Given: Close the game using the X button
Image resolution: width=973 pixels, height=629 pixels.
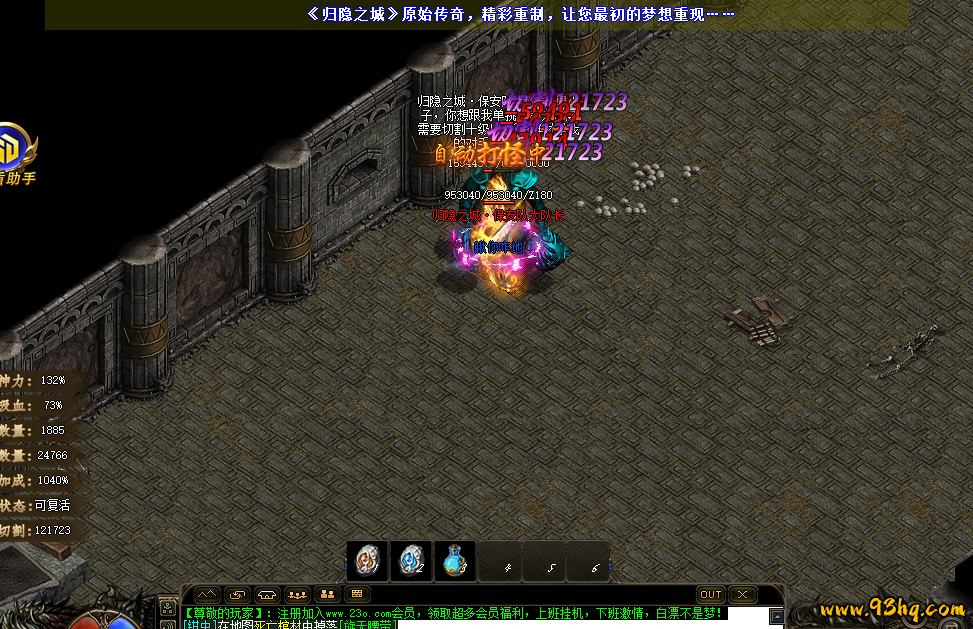Looking at the screenshot, I should click(x=742, y=594).
